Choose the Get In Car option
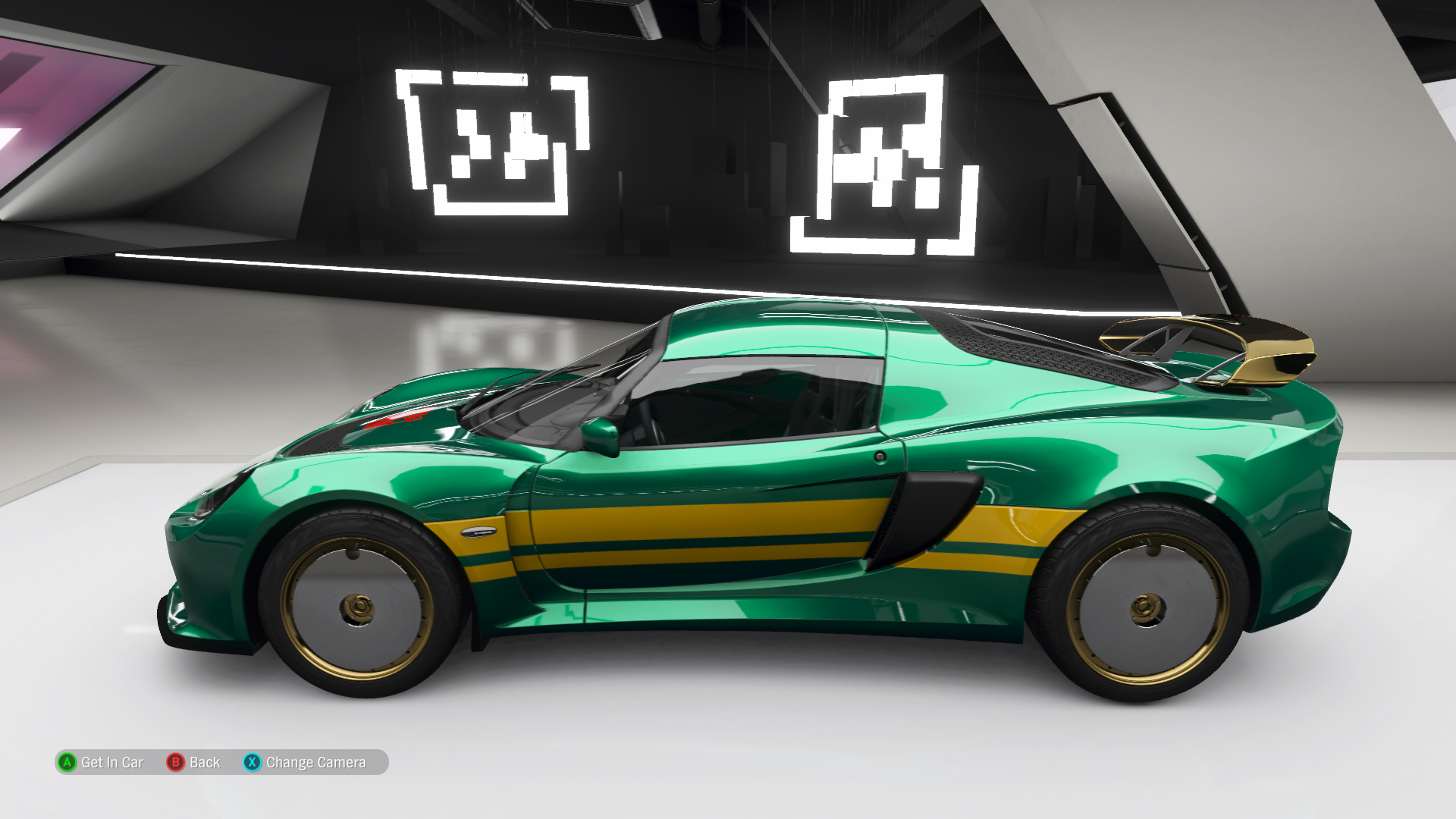This screenshot has height=819, width=1456. pyautogui.click(x=101, y=762)
